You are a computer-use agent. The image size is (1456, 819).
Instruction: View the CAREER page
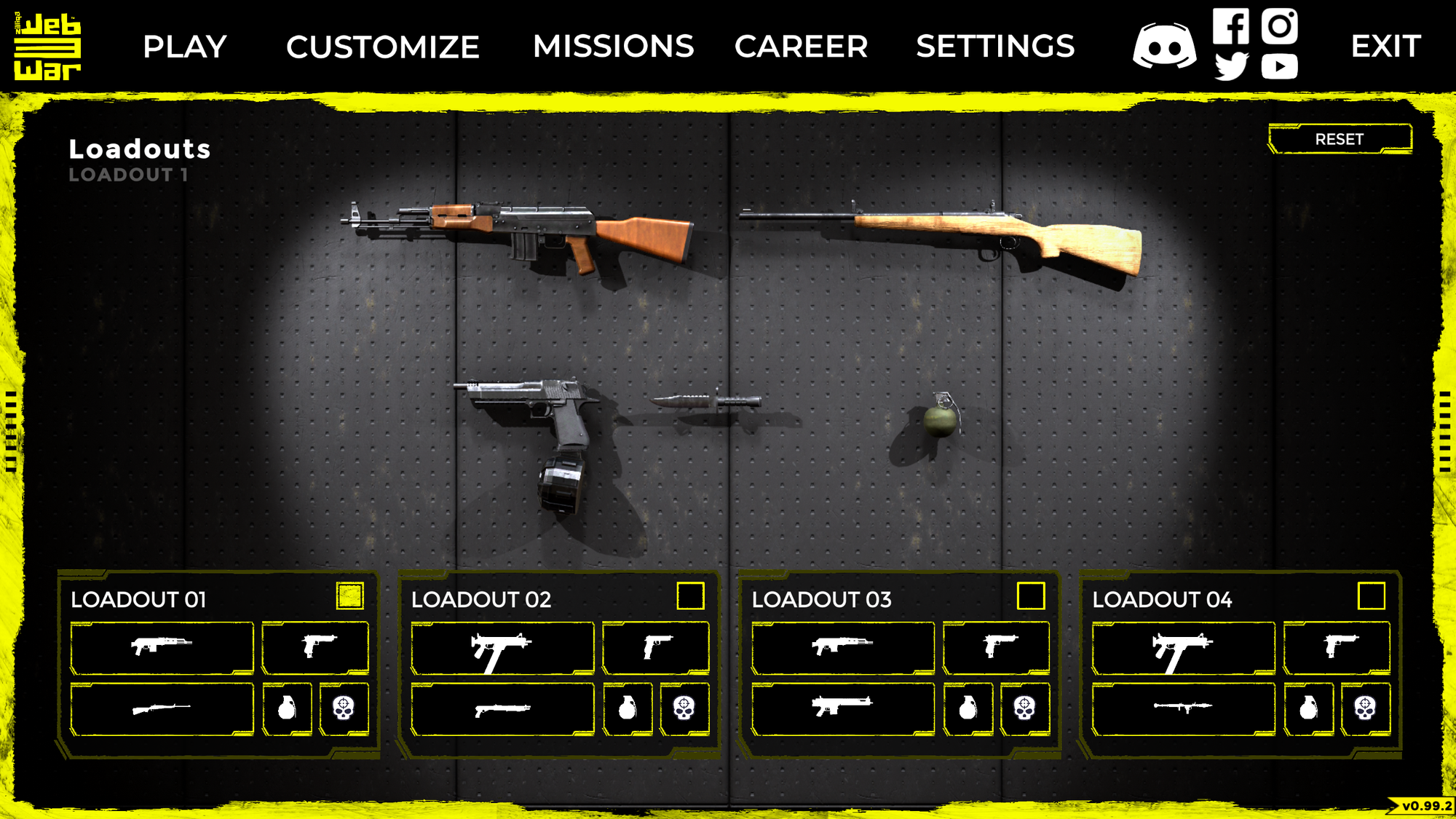pos(801,47)
